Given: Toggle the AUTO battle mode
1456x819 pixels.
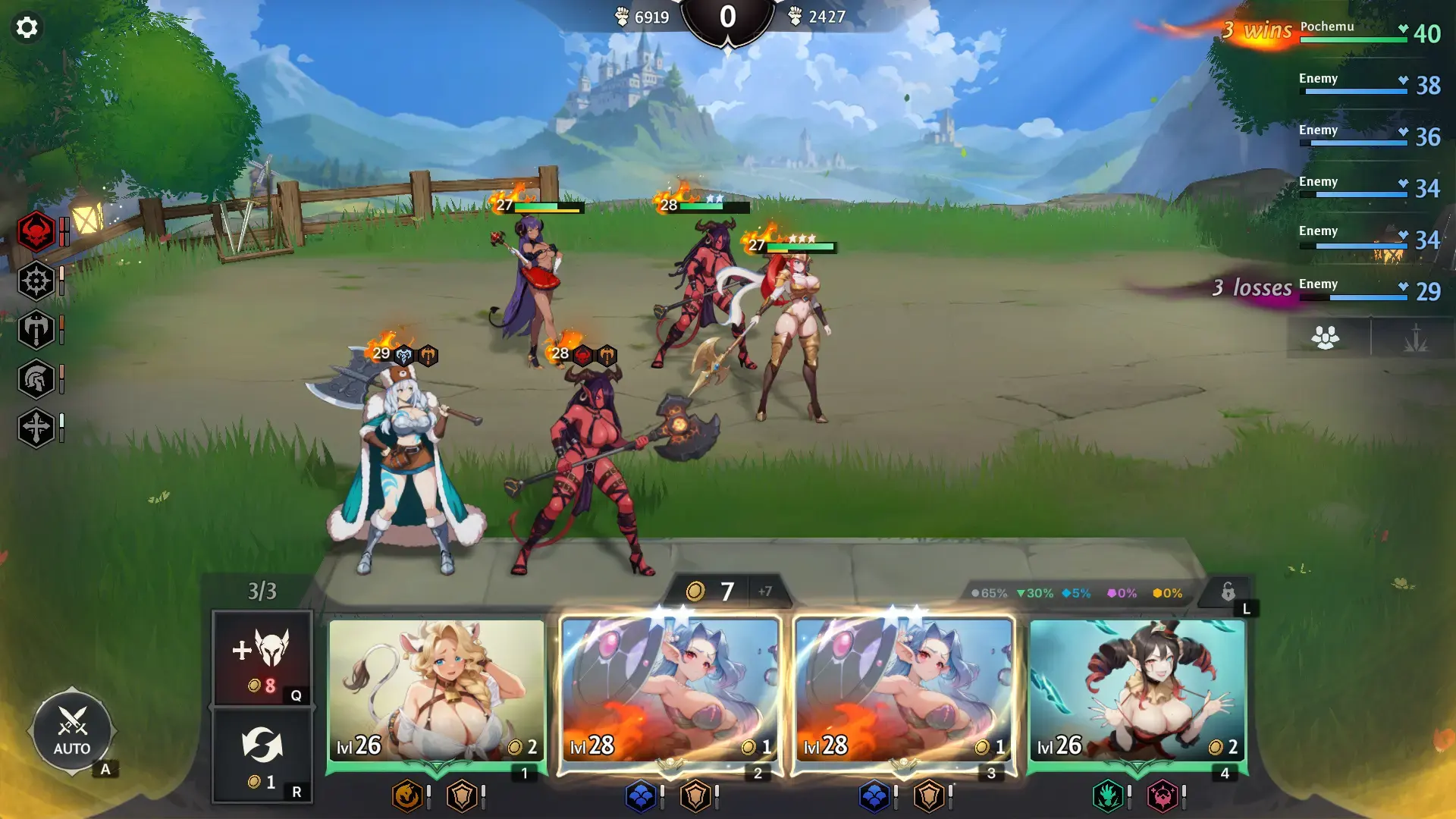Looking at the screenshot, I should pos(72,730).
